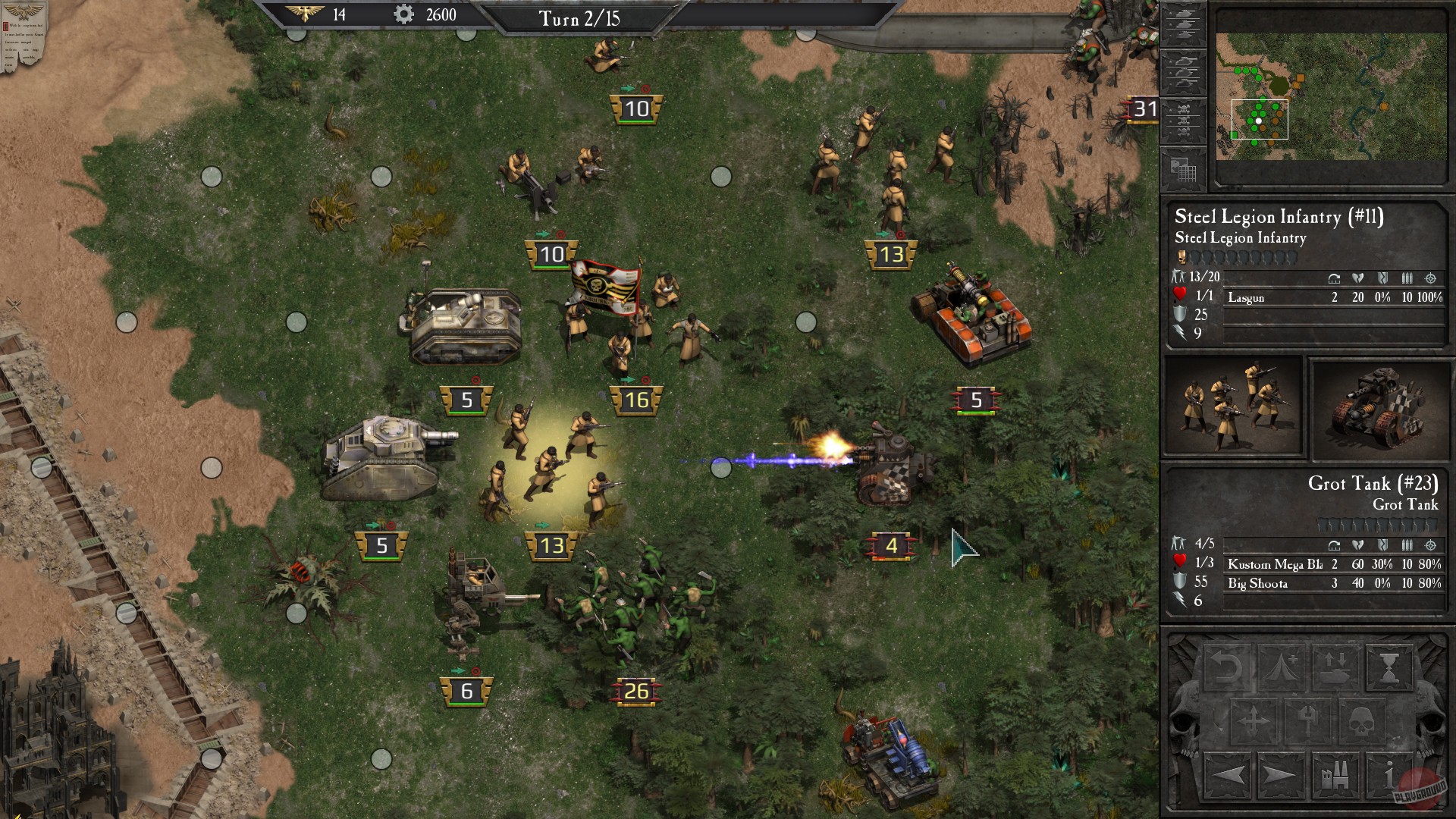Click the tent encampment order icon

(x=1281, y=669)
